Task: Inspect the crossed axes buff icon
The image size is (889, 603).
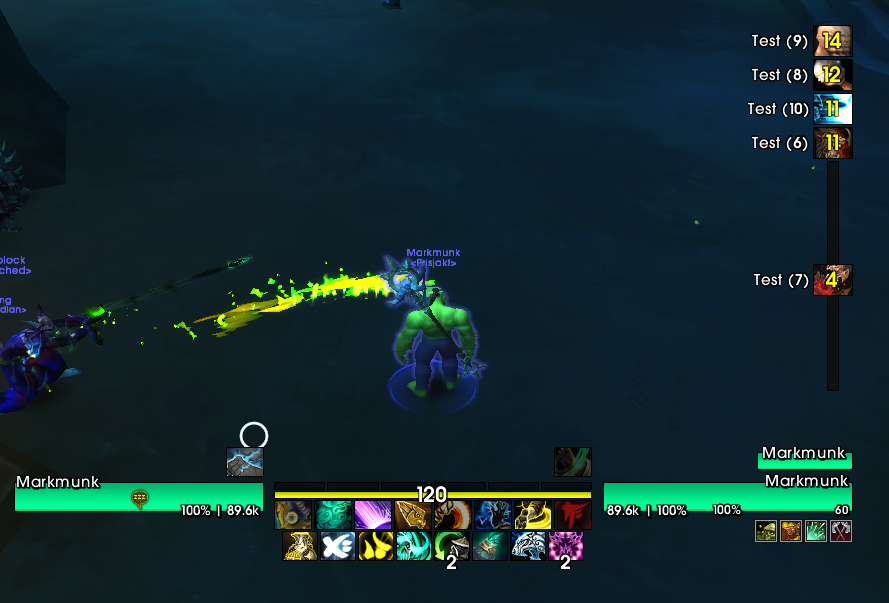Action: click(x=841, y=531)
